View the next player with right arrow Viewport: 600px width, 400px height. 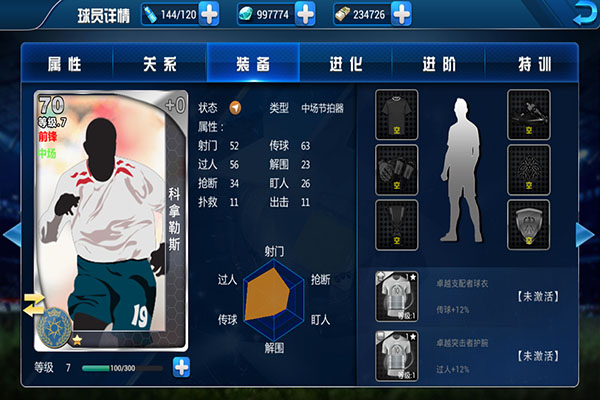587,234
